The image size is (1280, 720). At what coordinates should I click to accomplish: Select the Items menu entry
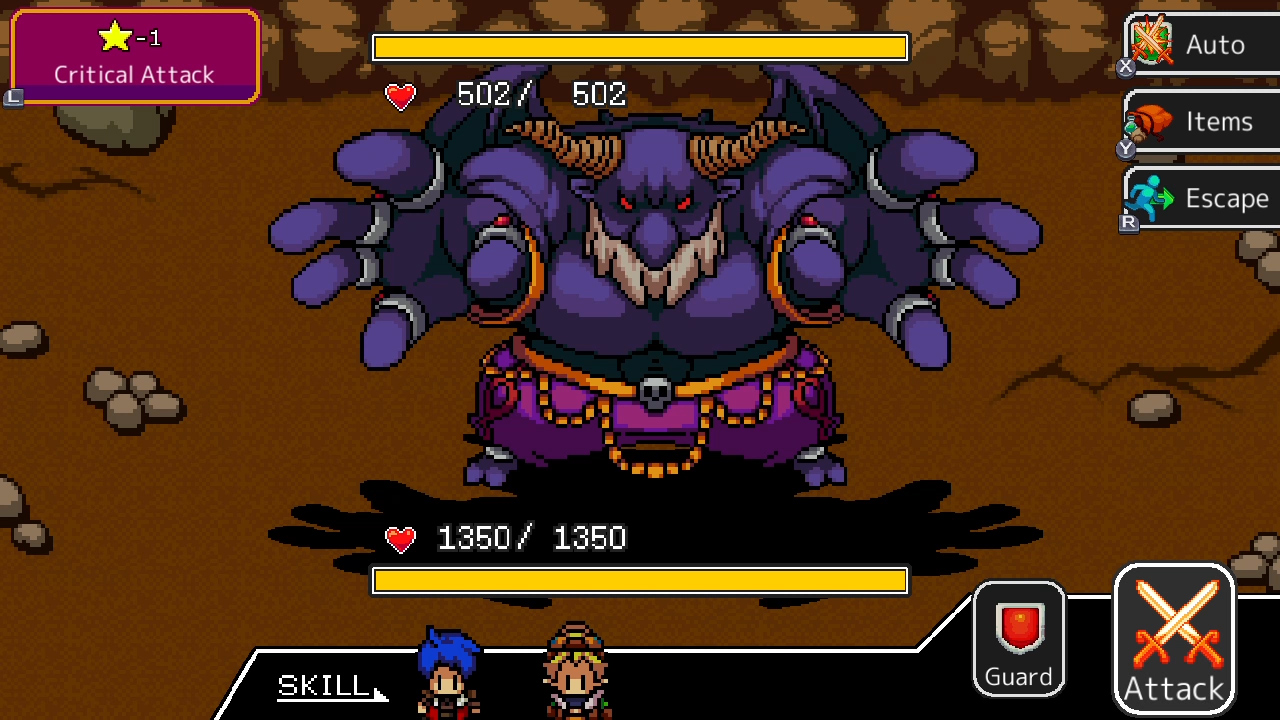click(x=1200, y=120)
